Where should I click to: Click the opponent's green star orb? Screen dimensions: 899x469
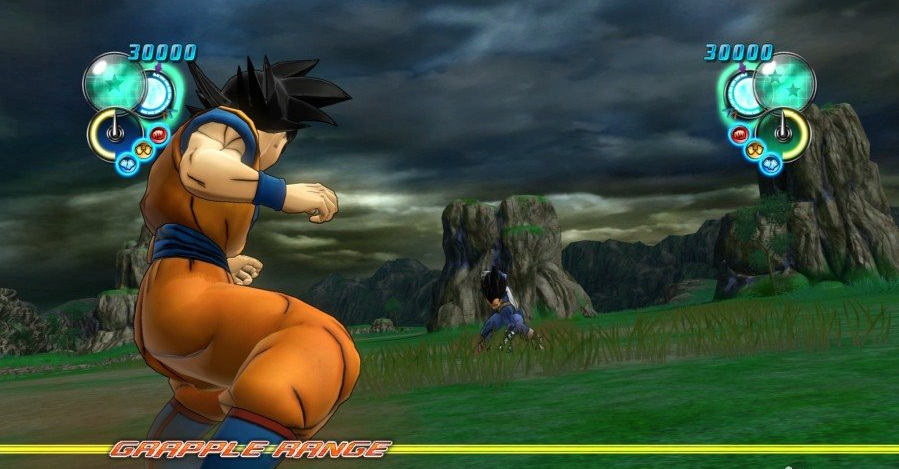click(x=785, y=81)
